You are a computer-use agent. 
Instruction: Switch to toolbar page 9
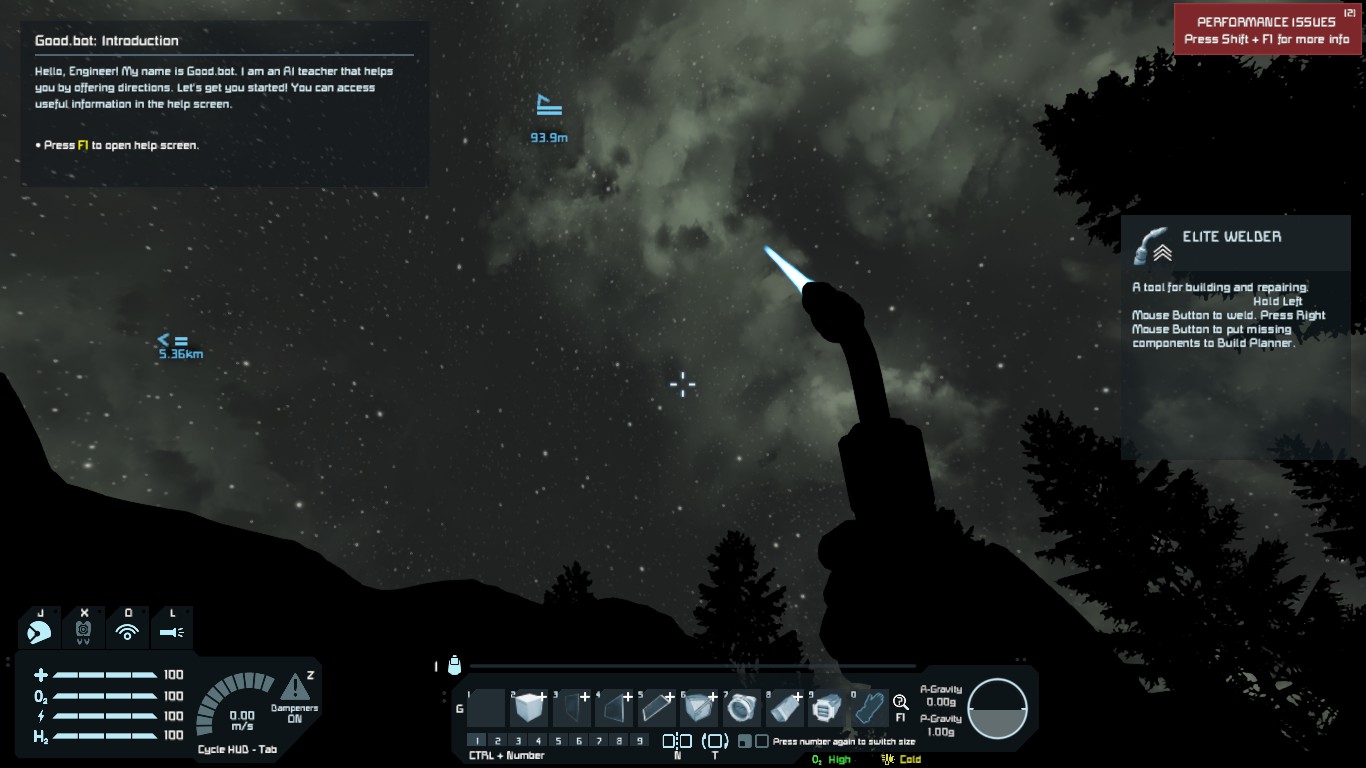coord(639,741)
